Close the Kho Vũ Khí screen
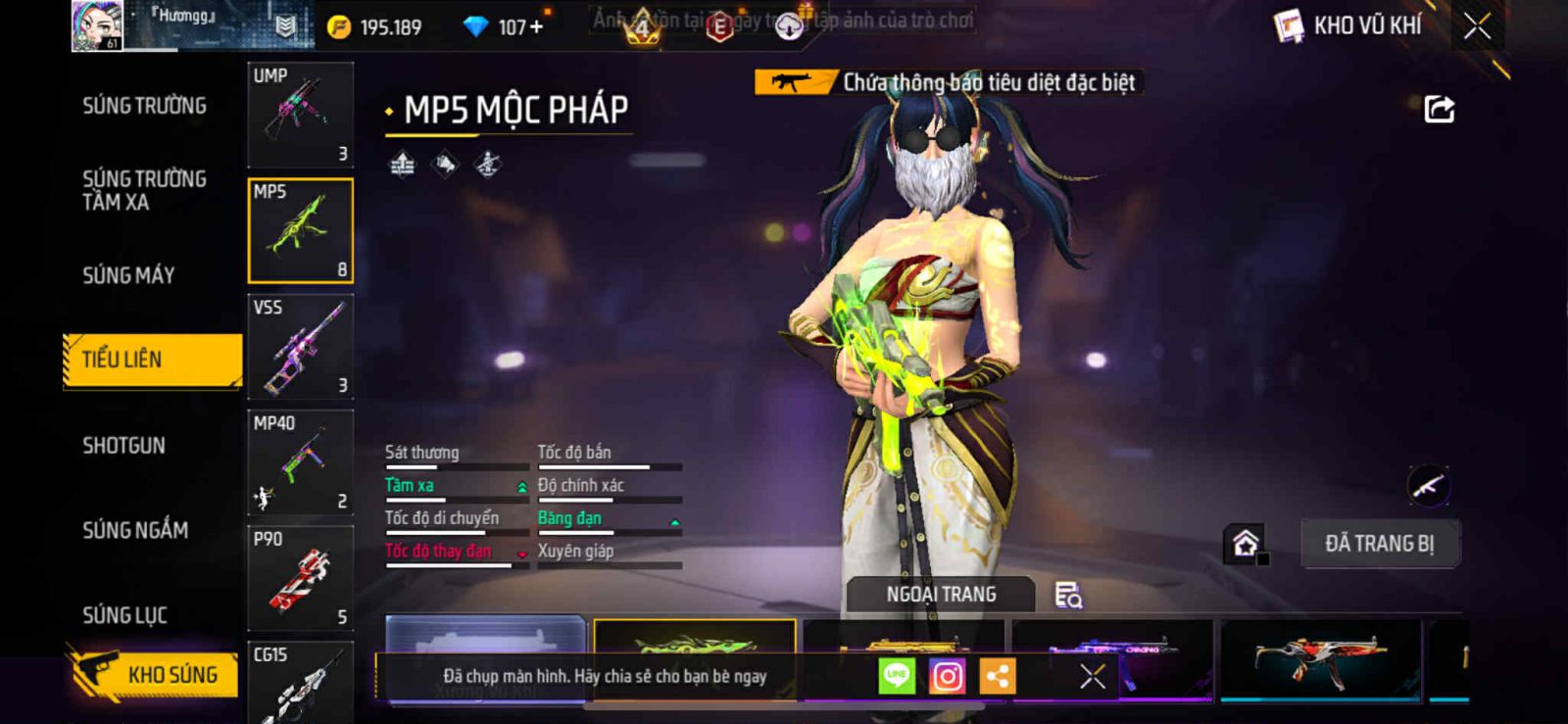 point(1477,26)
